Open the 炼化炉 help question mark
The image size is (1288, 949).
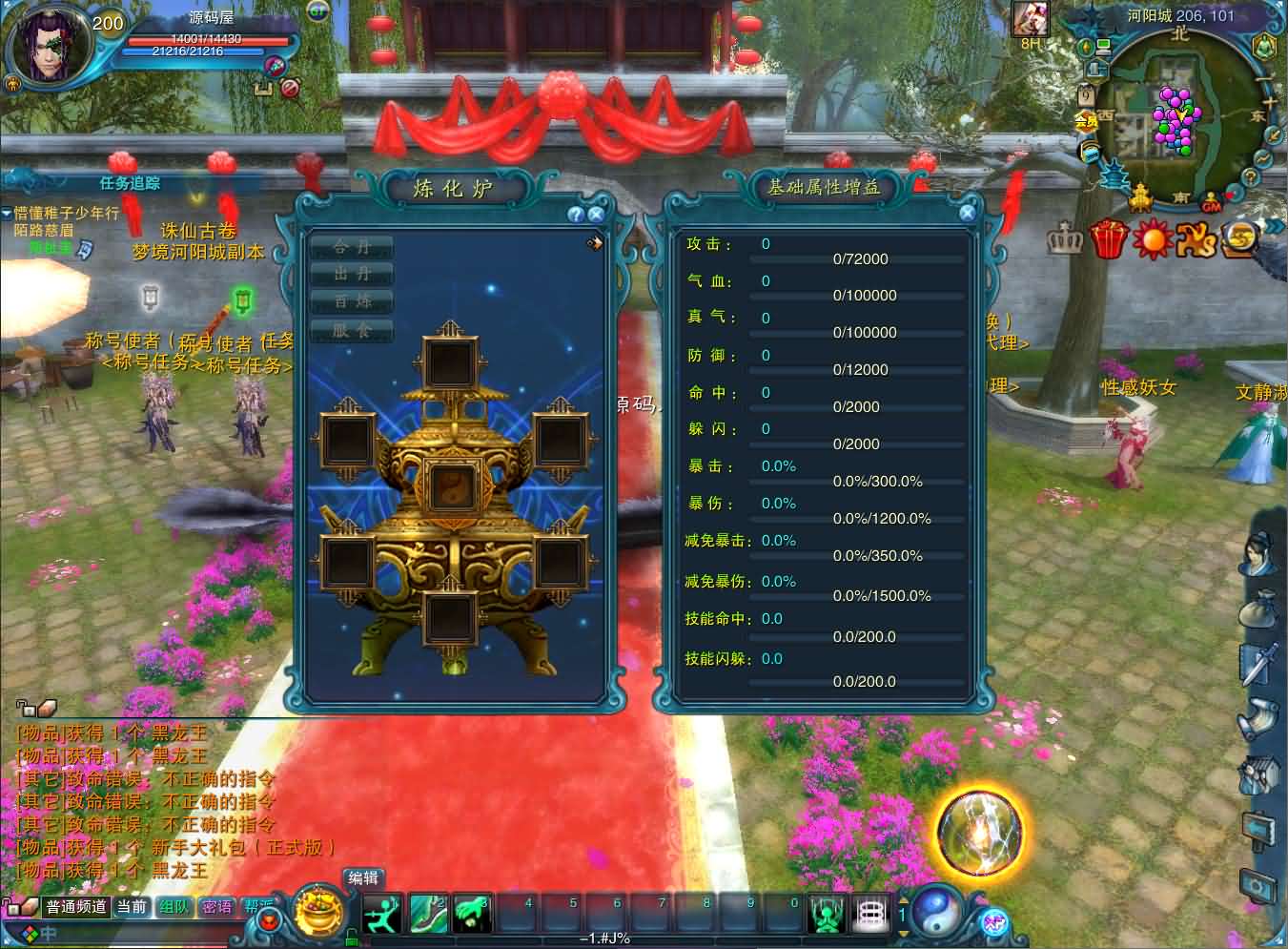click(x=576, y=215)
